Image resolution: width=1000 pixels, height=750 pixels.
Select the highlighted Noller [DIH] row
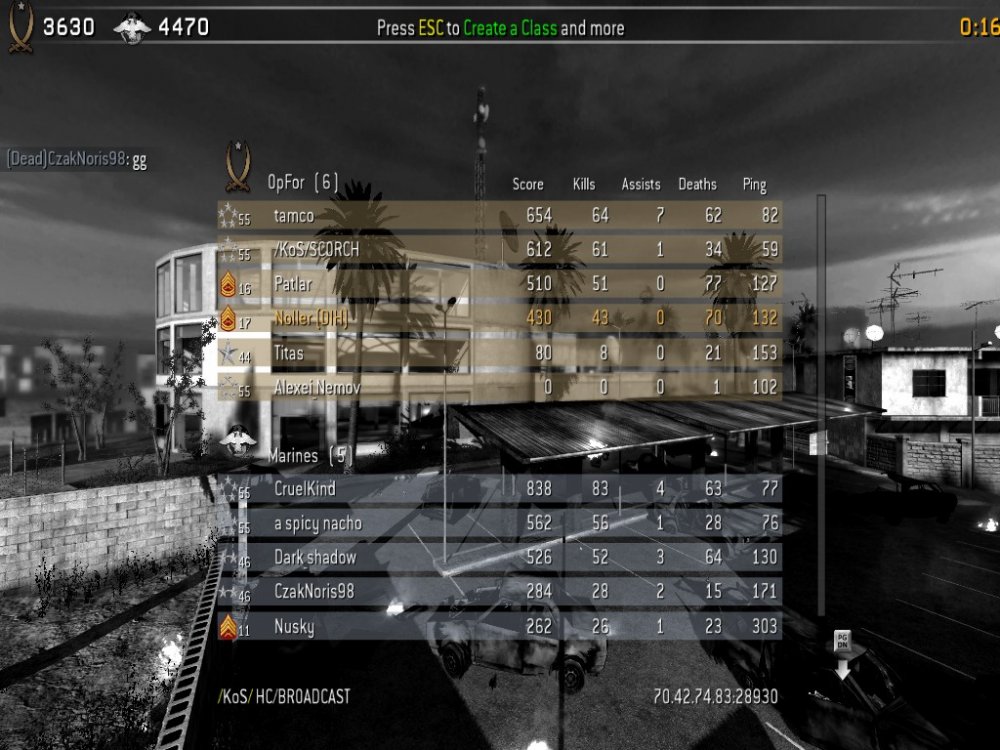point(500,318)
